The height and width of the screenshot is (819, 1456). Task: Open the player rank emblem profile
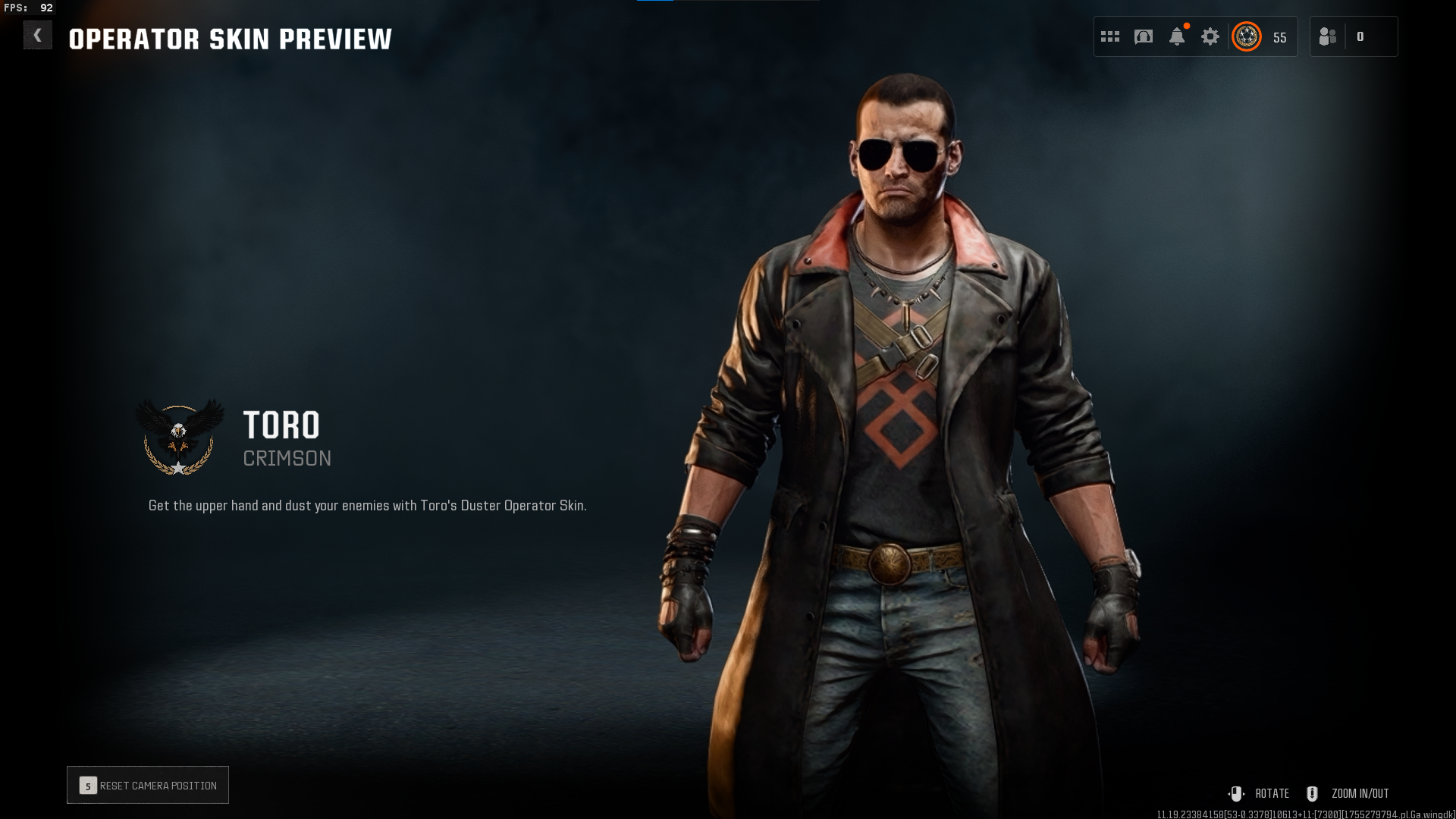pyautogui.click(x=1247, y=36)
